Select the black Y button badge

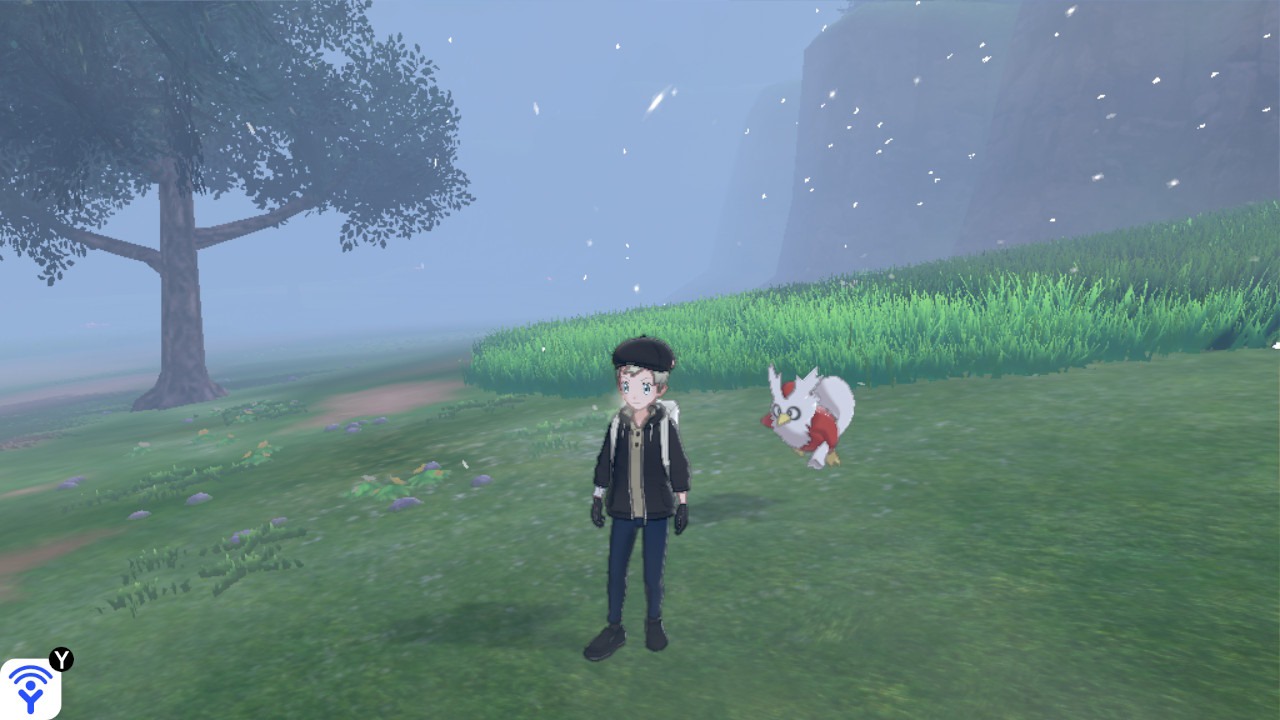coord(62,662)
